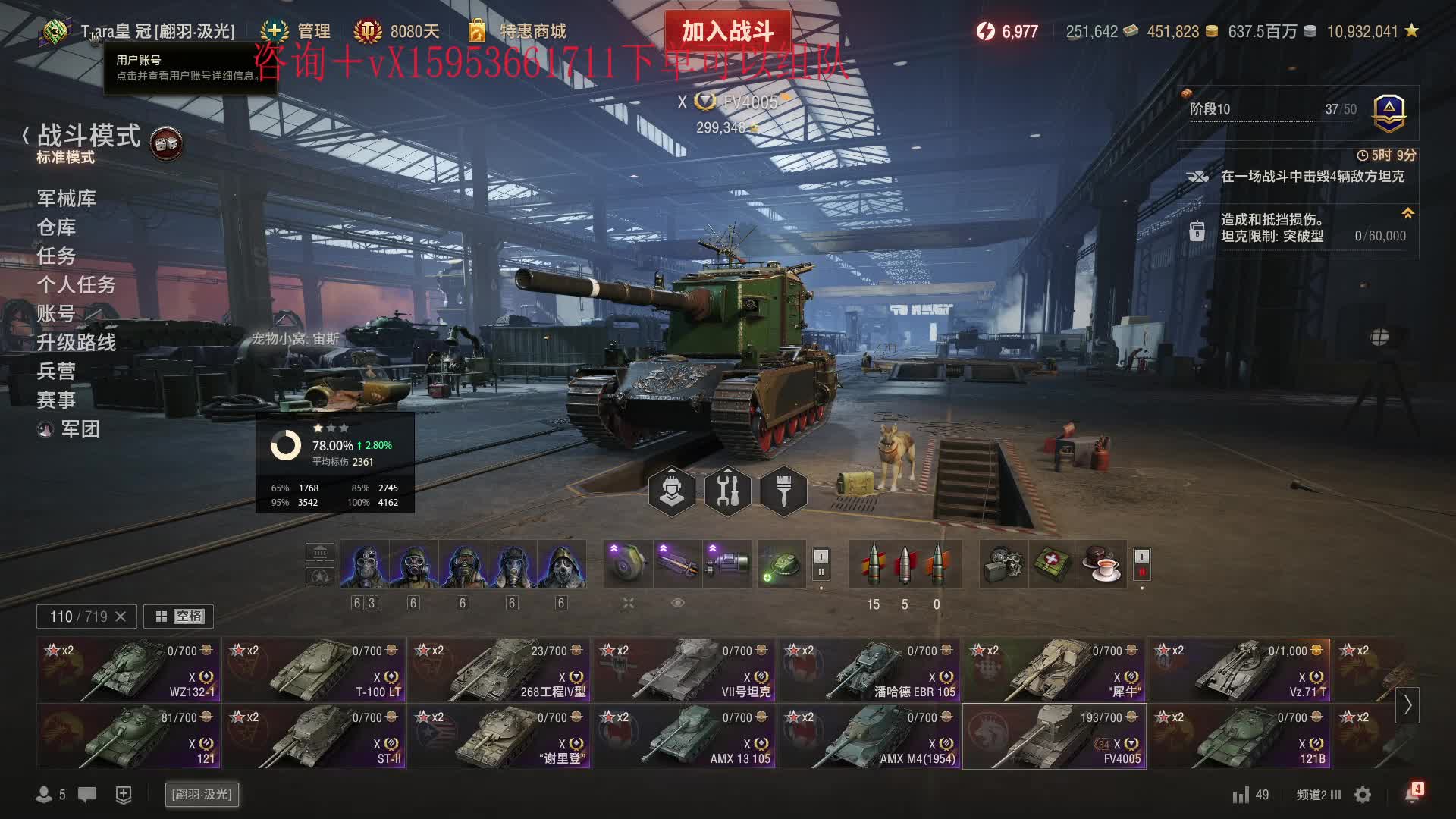
Task: Pick the AMX 13 105 tank
Action: tap(684, 736)
